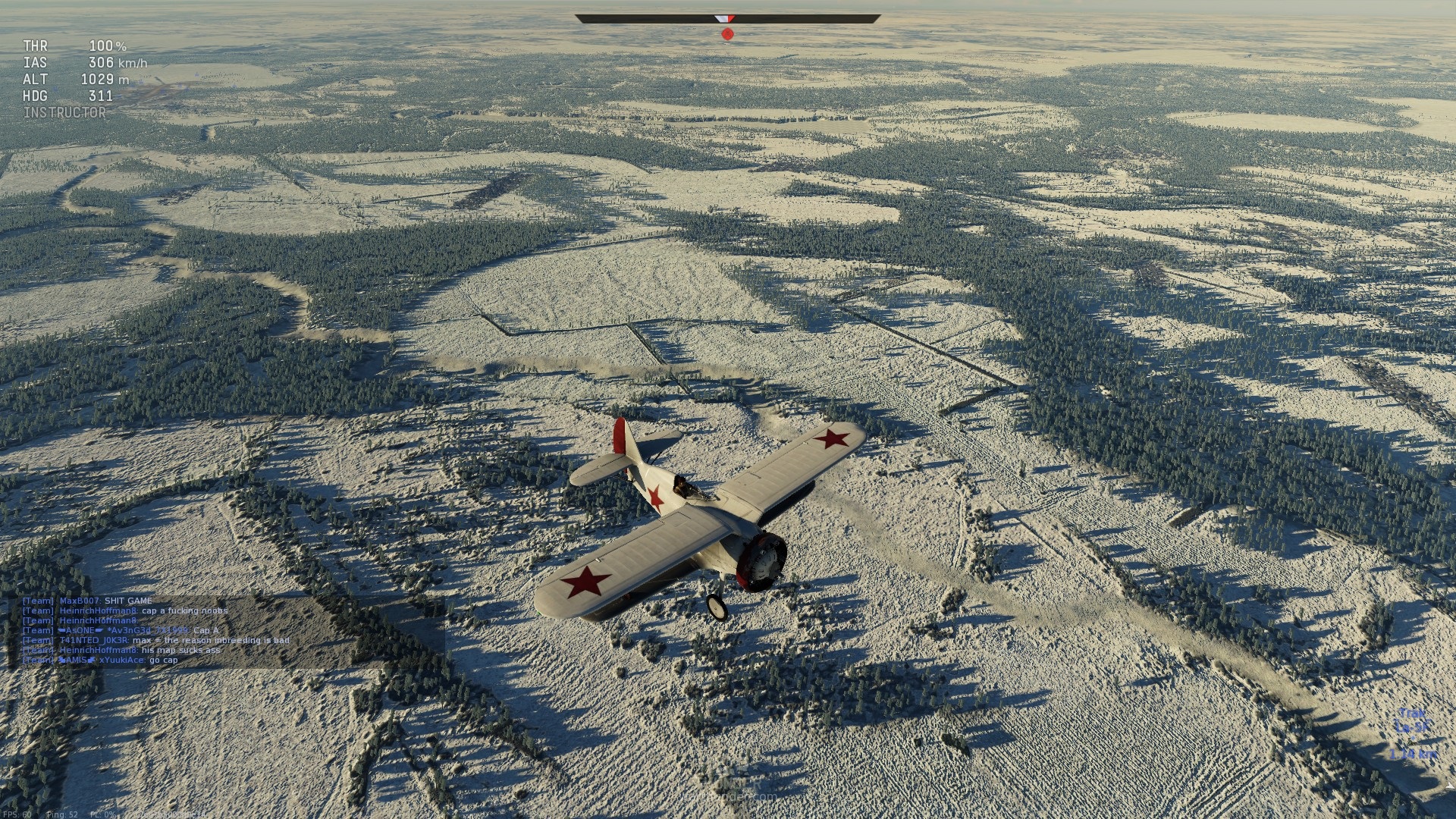Open the team chat message box
Viewport: 1456px width, 819px height.
227,630
